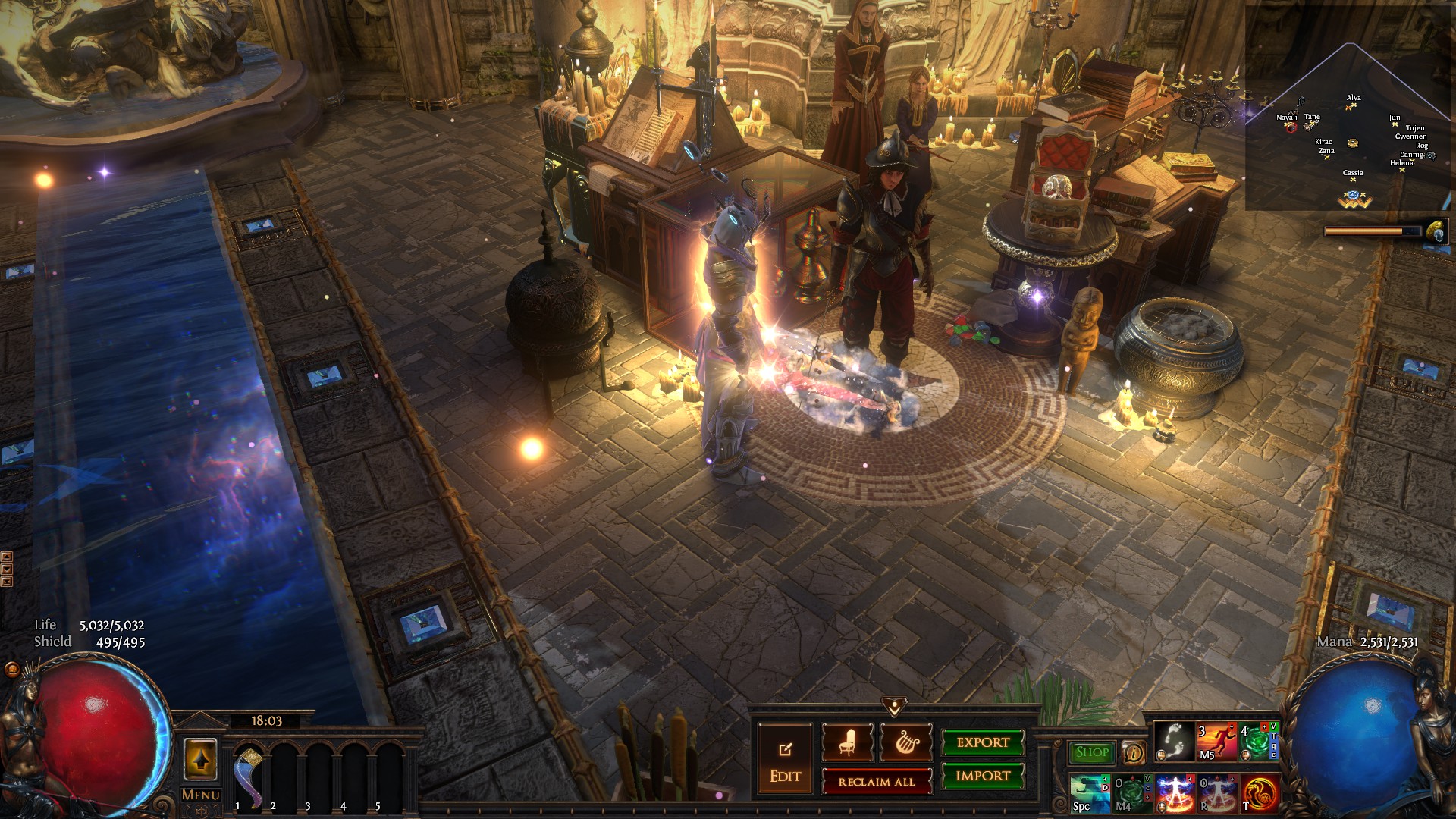Reclaim All hideout decorations
Screen dimensions: 1456x819
coord(877,781)
